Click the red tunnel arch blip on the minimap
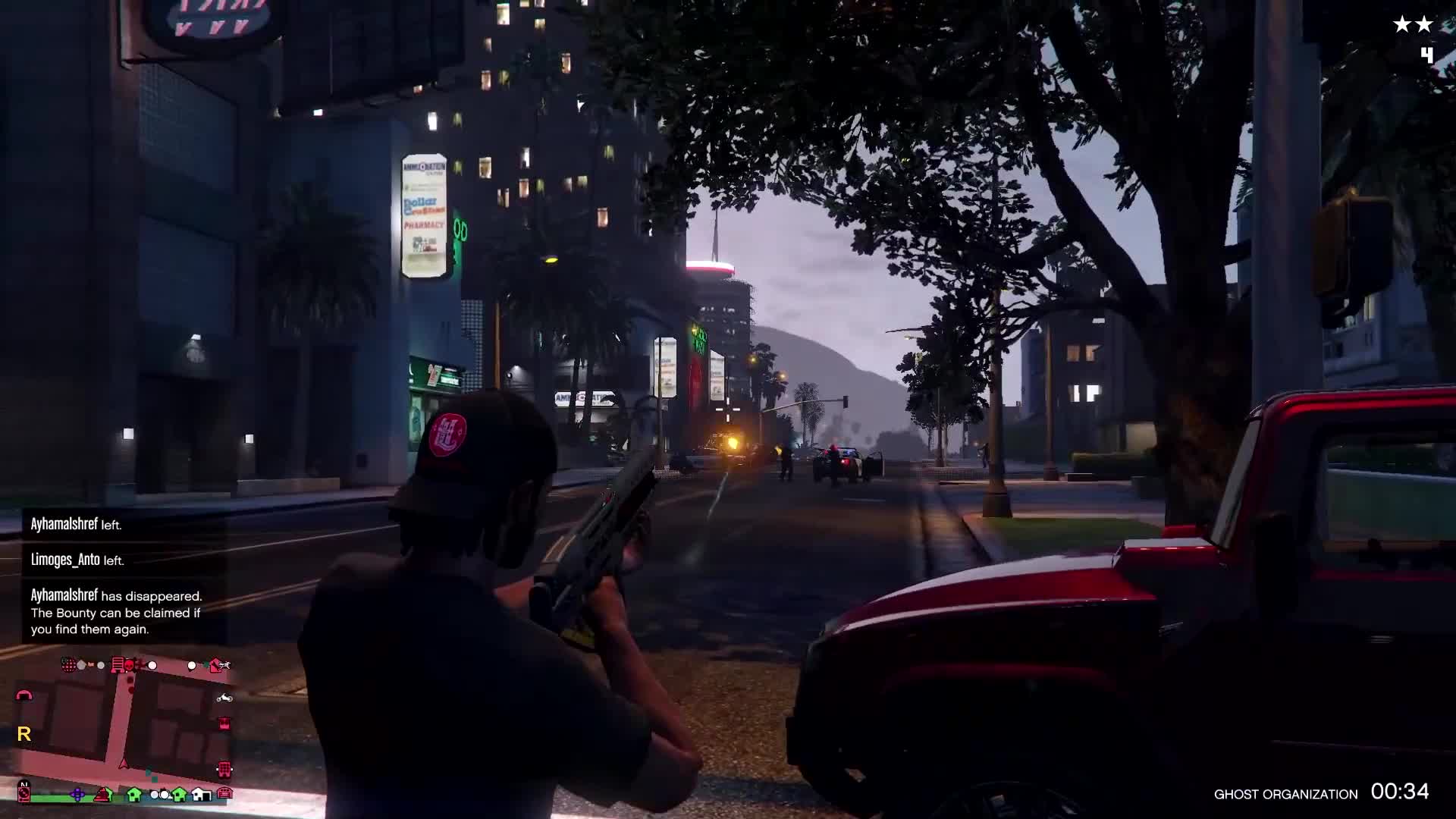The width and height of the screenshot is (1456, 819). [25, 696]
